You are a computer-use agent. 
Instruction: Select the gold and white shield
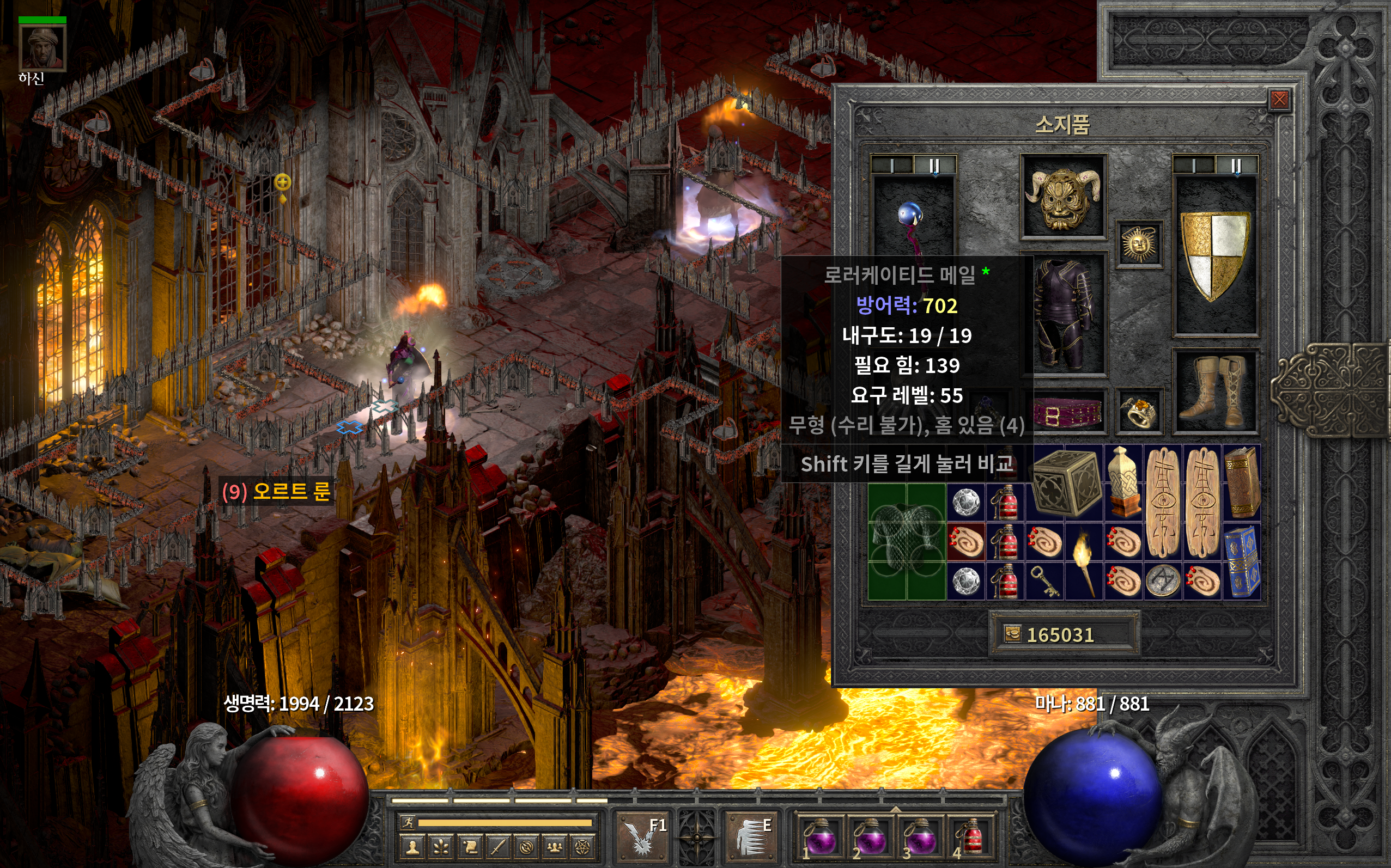click(x=1215, y=255)
